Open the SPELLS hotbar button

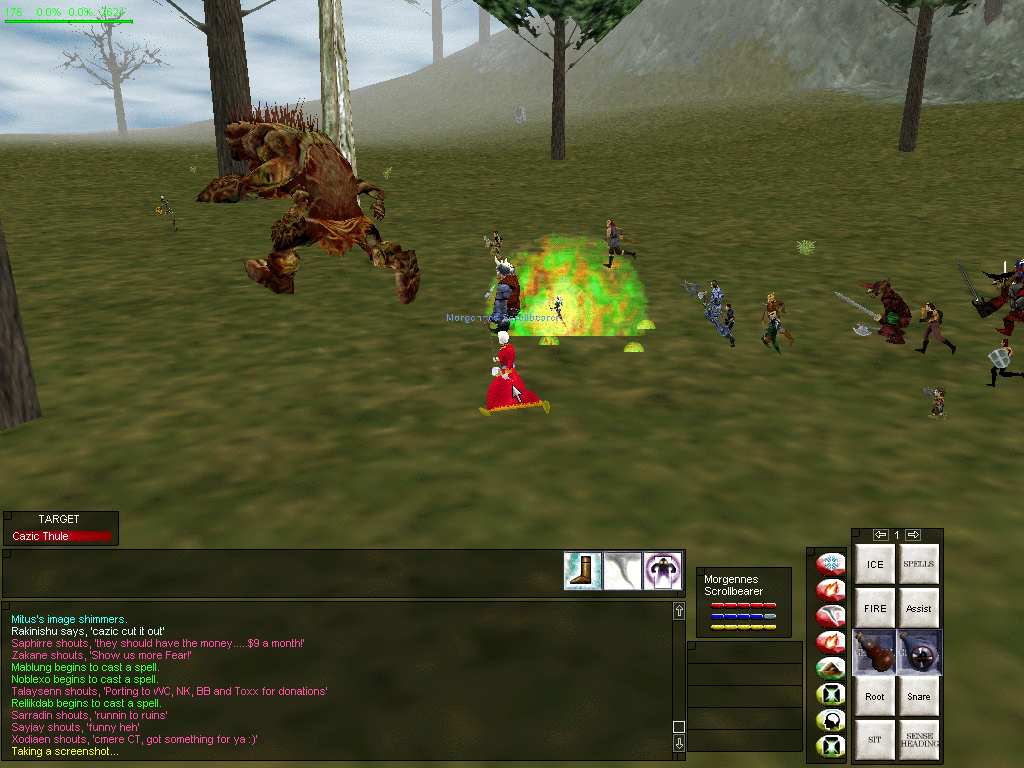point(919,565)
